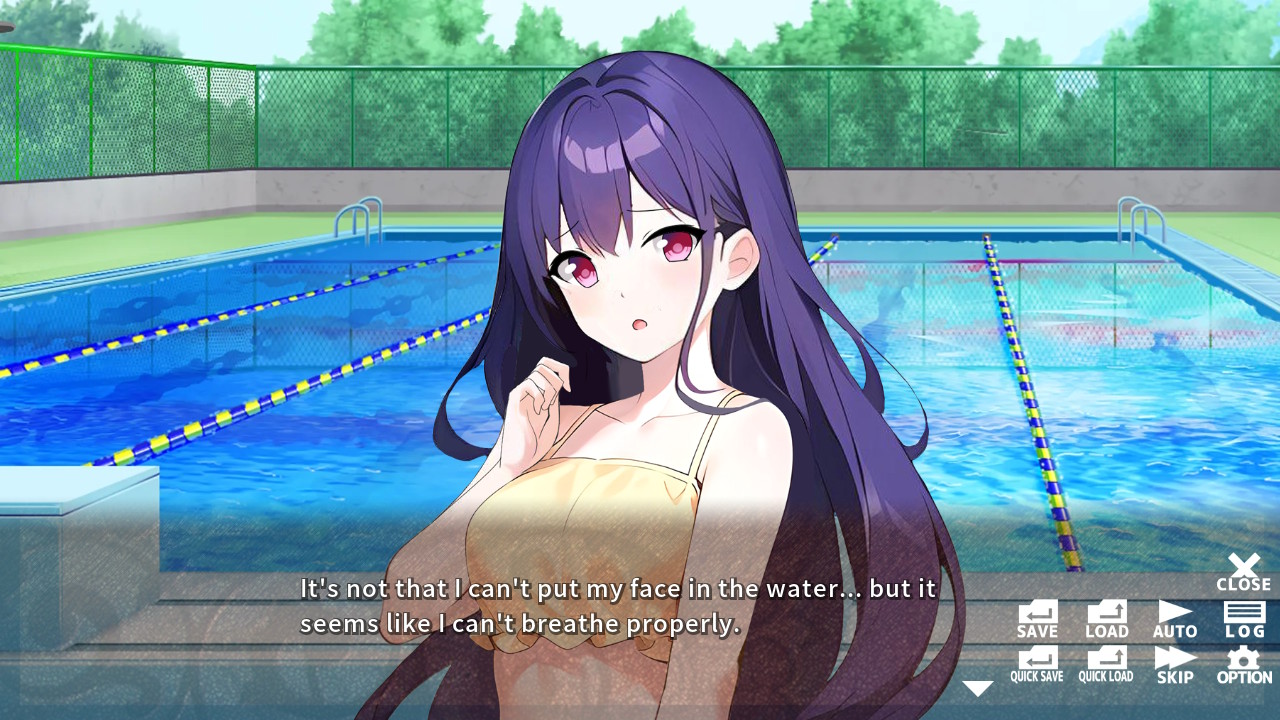
Task: Select the QUICK LOAD icon
Action: coord(1106,662)
